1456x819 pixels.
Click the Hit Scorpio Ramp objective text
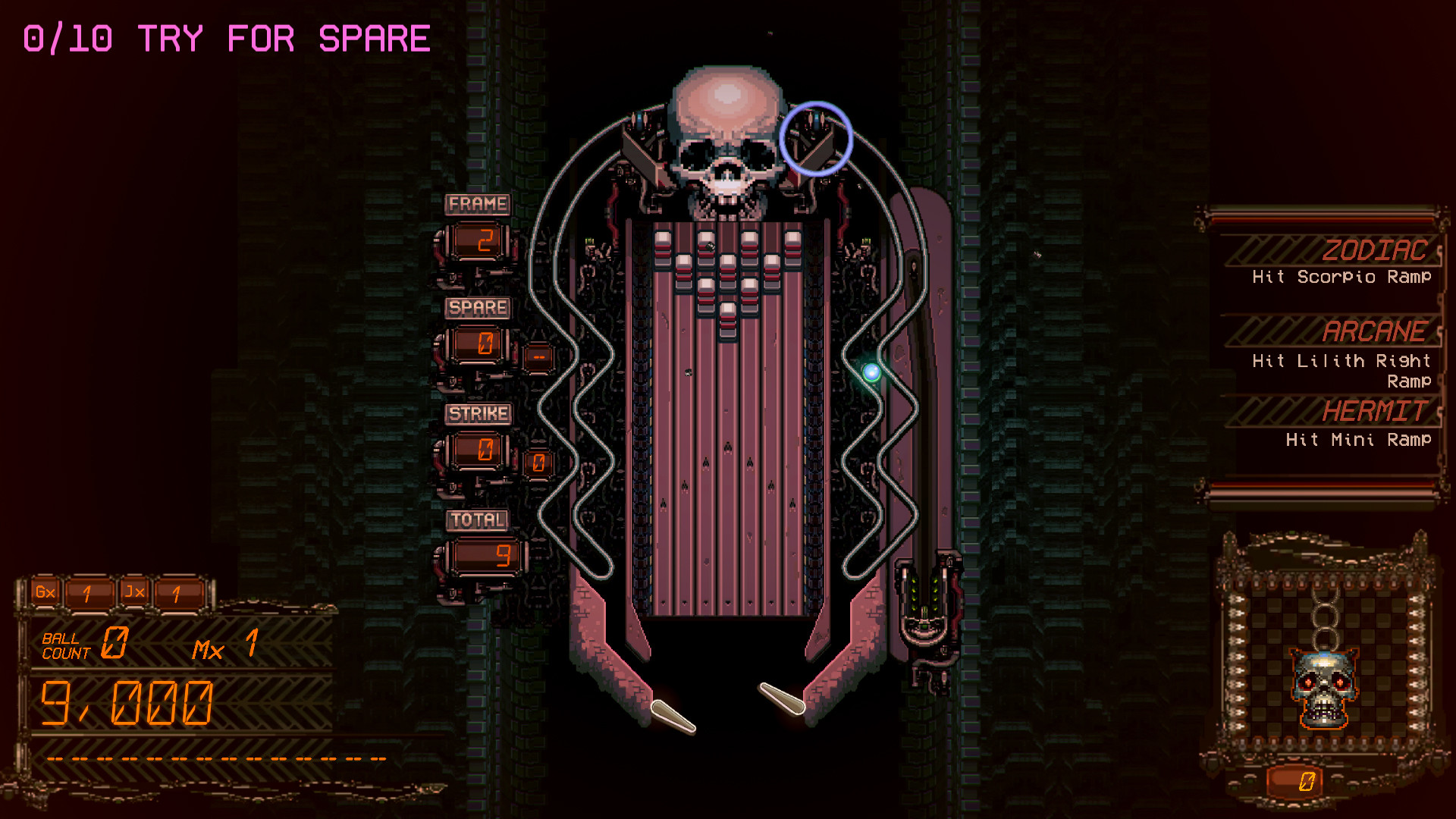click(x=1342, y=278)
